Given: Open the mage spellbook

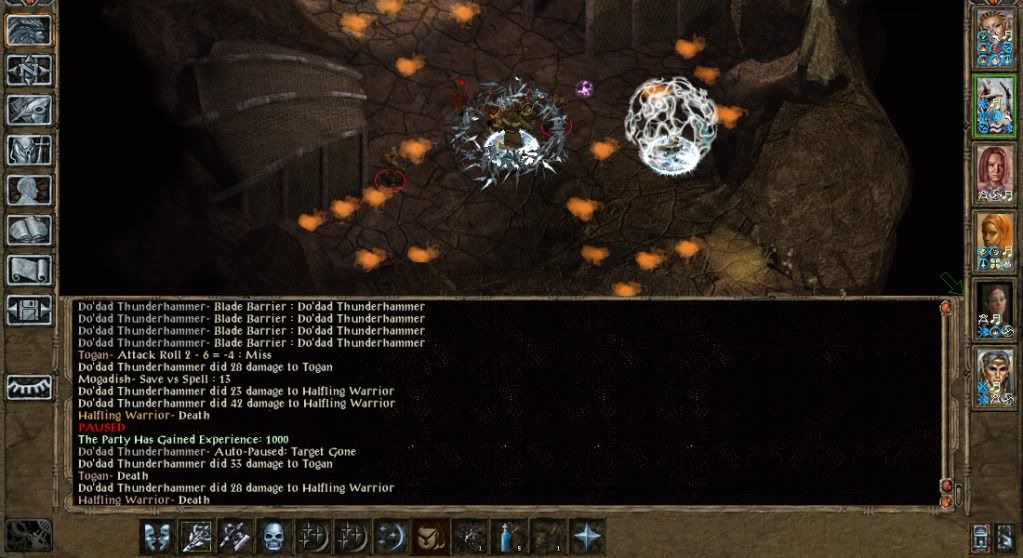Looking at the screenshot, I should click(x=28, y=229).
